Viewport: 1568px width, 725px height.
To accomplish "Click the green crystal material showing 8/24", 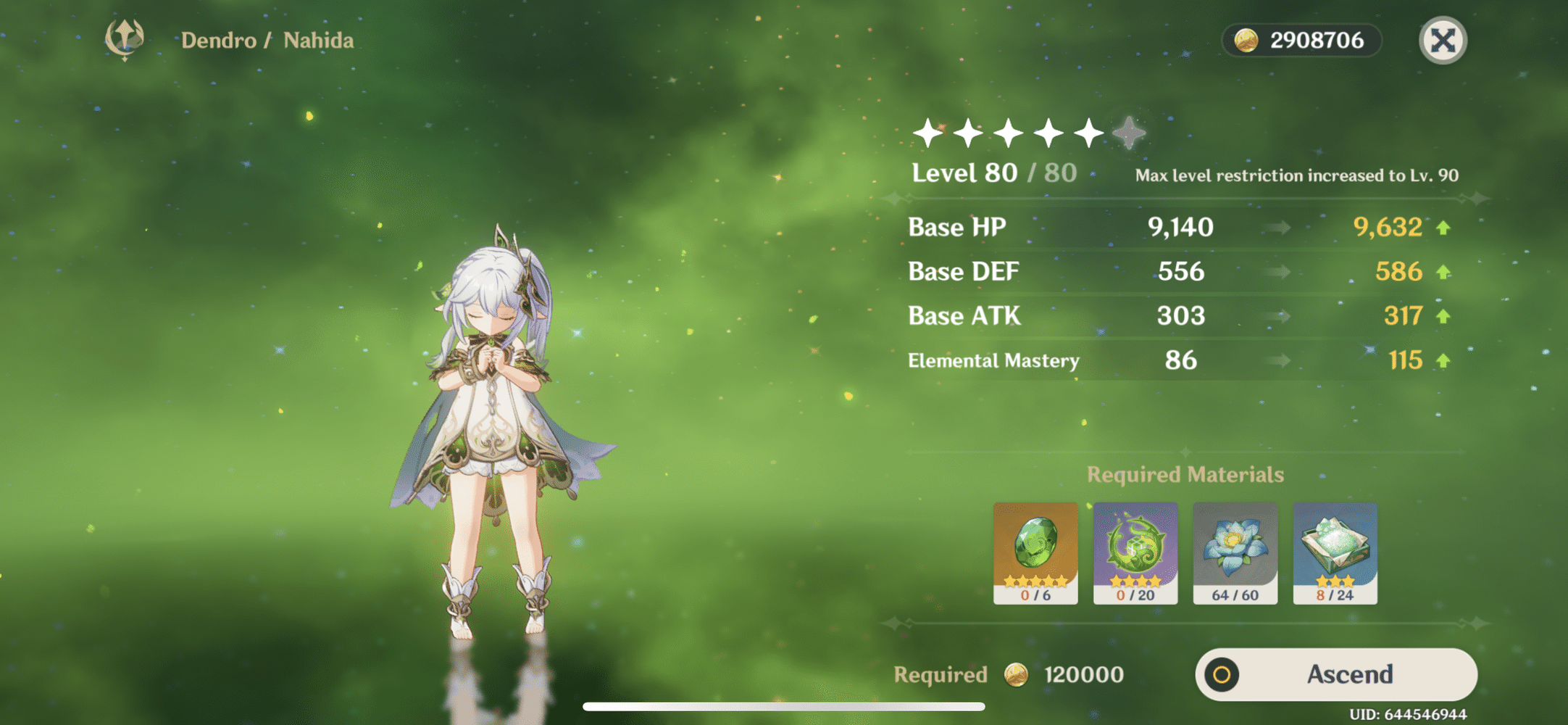I will (1335, 553).
